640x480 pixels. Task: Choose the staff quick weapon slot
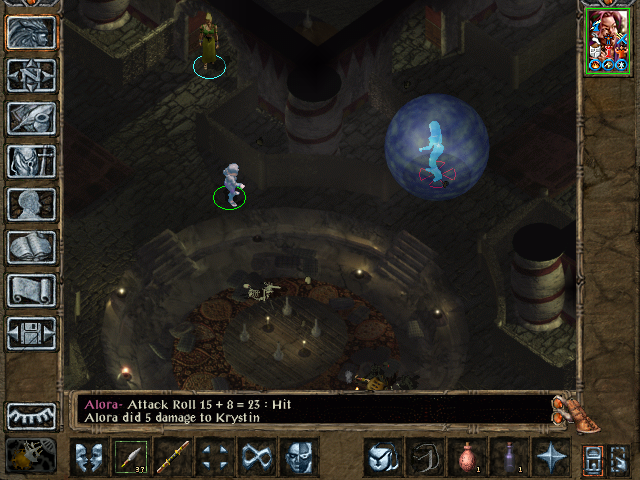(x=172, y=457)
